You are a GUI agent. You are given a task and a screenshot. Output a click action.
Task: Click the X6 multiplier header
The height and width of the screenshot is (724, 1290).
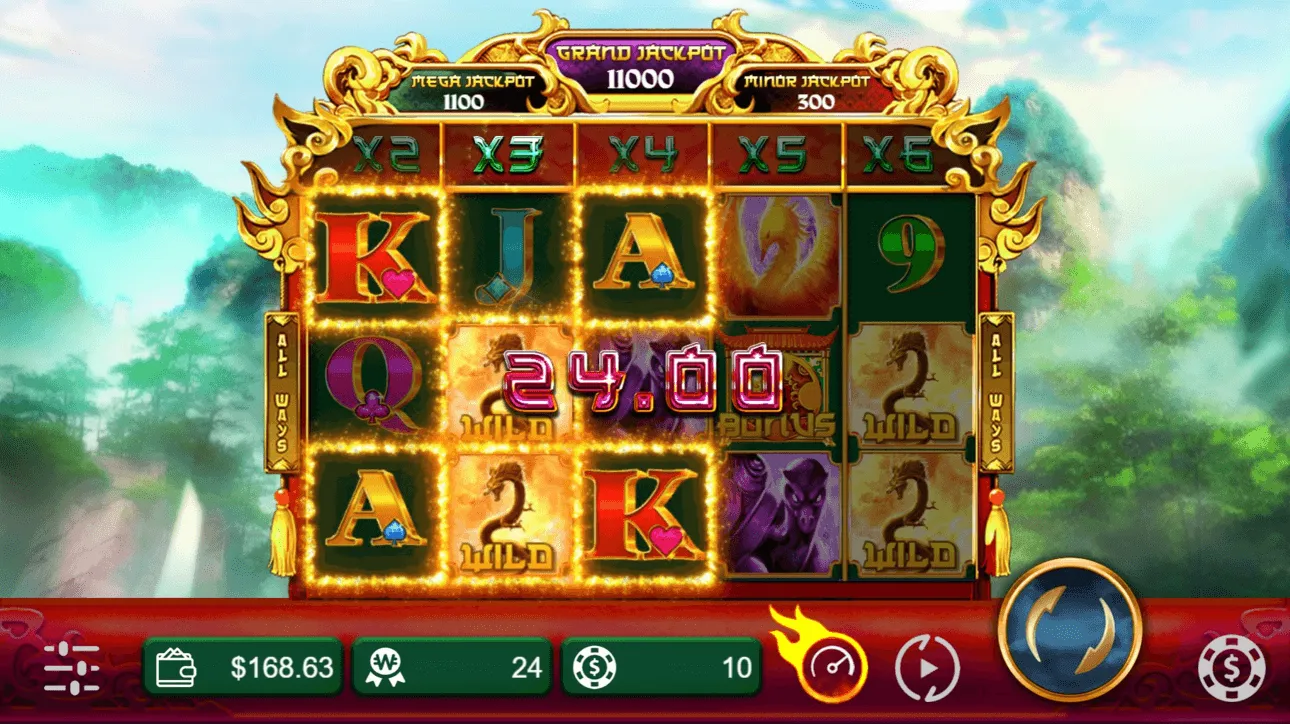point(899,150)
